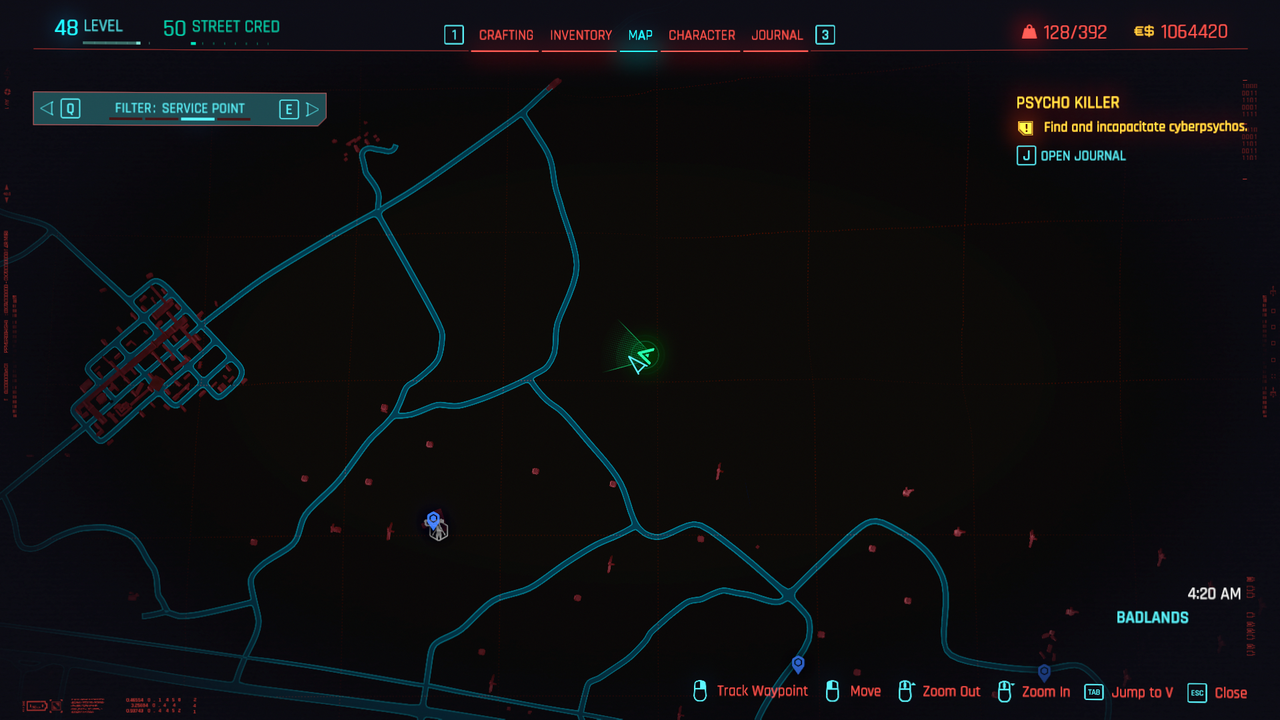Select the Map tab
This screenshot has height=720, width=1280.
coord(640,35)
